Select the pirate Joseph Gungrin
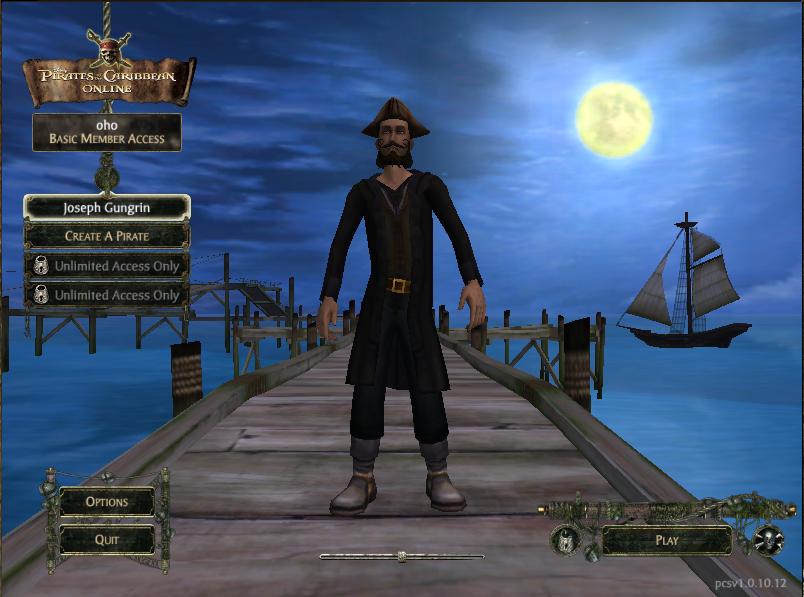This screenshot has height=597, width=804. point(106,208)
